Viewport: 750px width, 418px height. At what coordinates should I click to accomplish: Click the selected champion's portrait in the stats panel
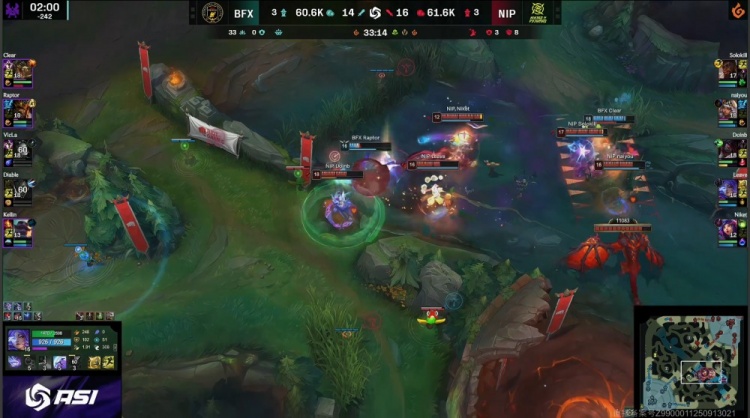point(17,341)
